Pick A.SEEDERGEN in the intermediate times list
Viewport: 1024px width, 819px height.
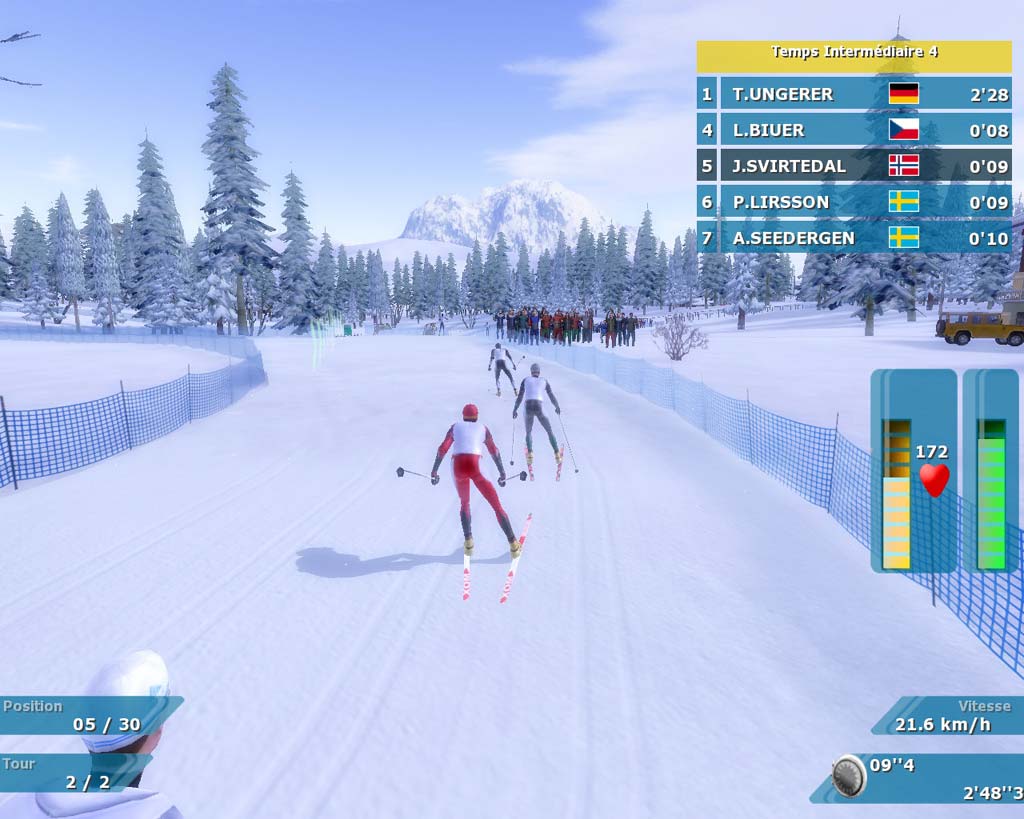(x=854, y=238)
